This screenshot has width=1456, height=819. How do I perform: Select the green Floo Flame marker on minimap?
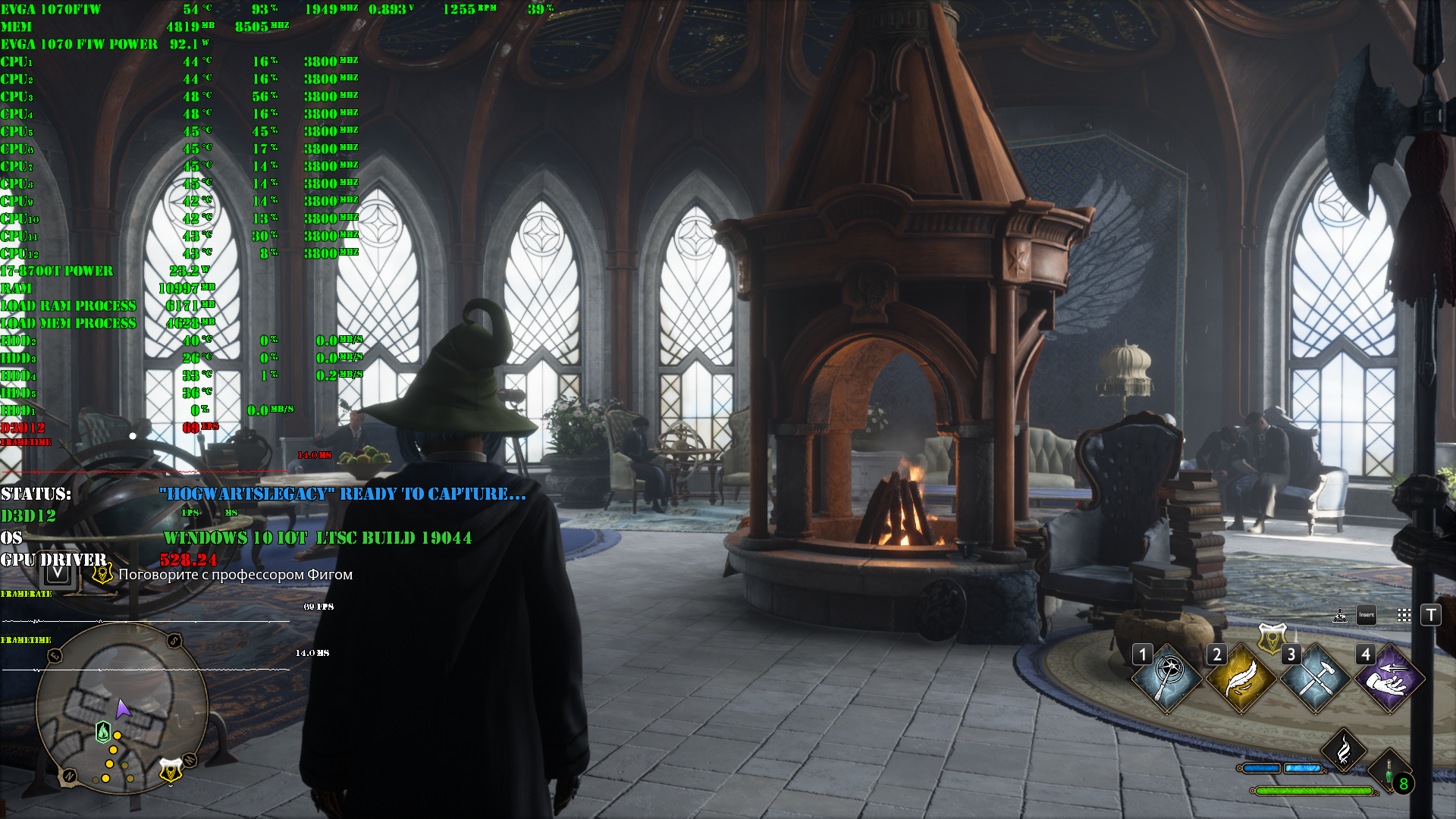pos(103,732)
